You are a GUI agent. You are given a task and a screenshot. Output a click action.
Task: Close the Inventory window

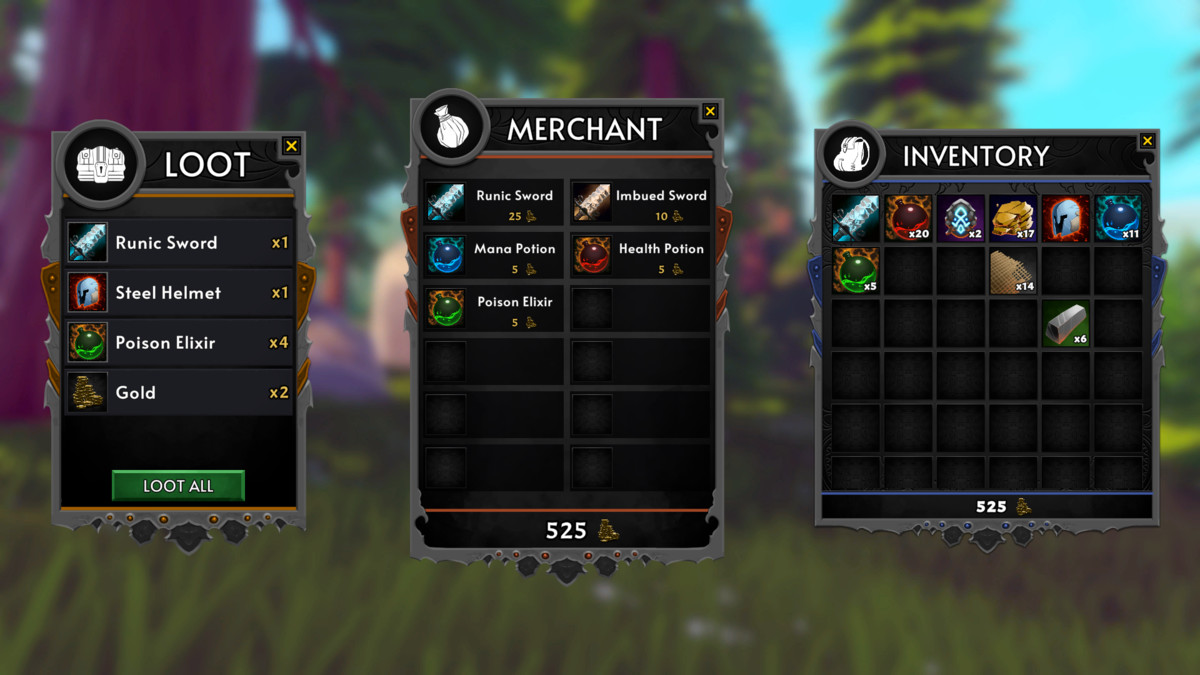(1147, 141)
